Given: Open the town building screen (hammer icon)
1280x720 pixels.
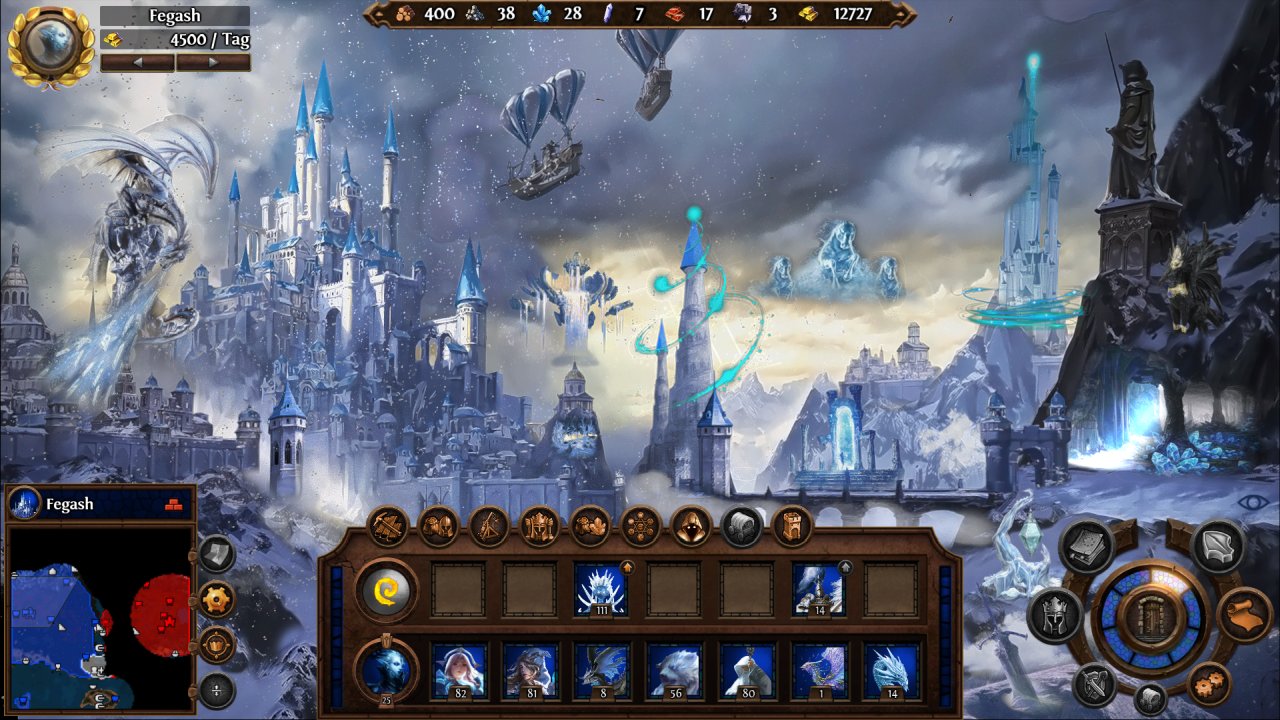Looking at the screenshot, I should click(x=387, y=526).
